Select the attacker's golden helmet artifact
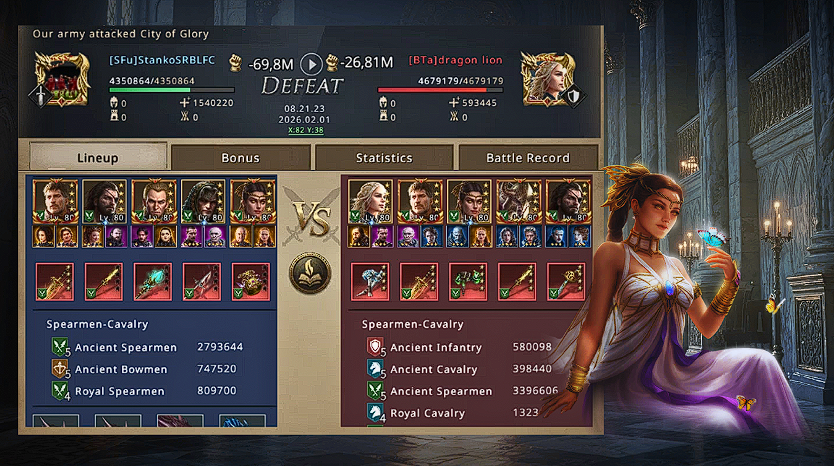The height and width of the screenshot is (466, 834). pyautogui.click(x=250, y=281)
